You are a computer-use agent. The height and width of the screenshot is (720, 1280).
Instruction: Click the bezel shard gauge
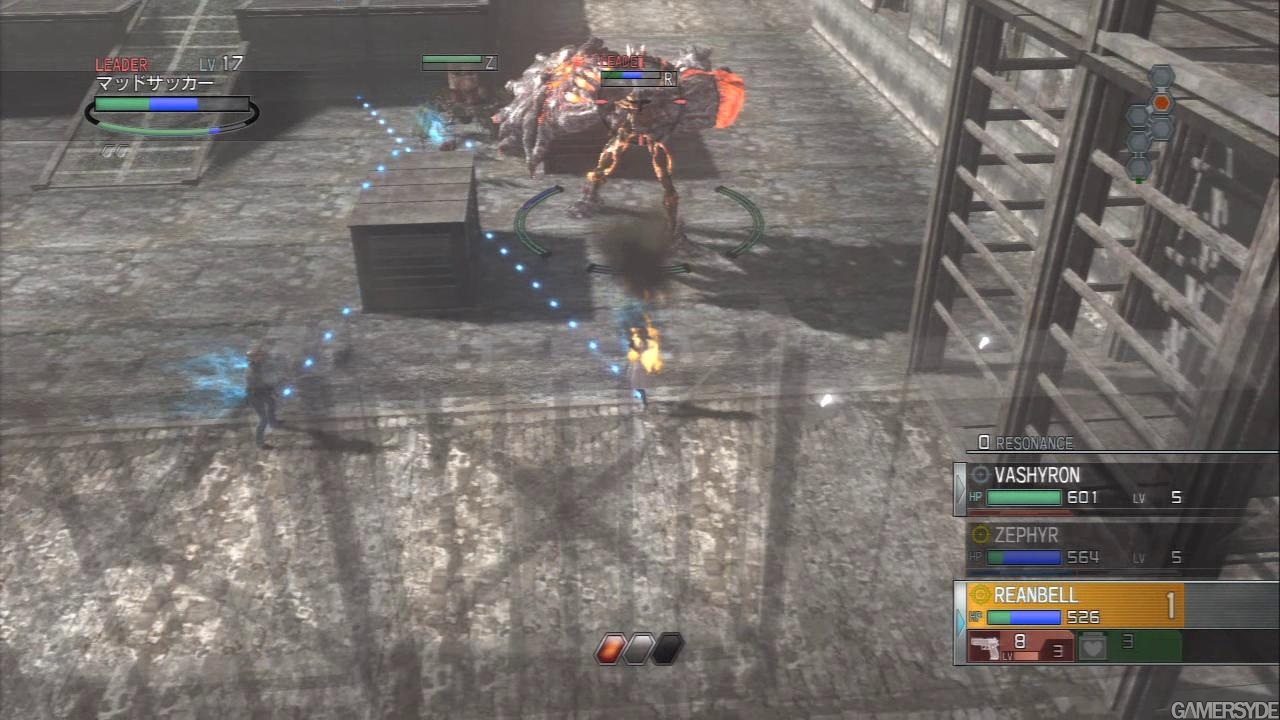click(639, 649)
